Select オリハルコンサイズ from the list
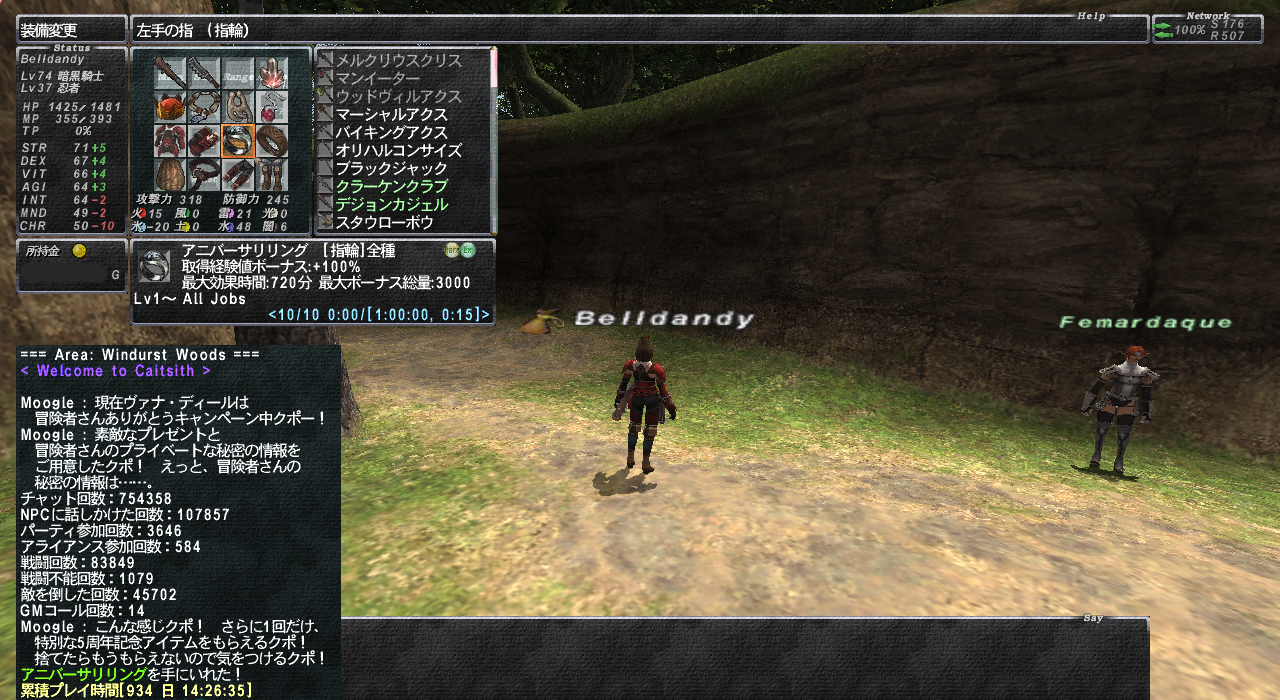Image resolution: width=1280 pixels, height=700 pixels. (398, 150)
